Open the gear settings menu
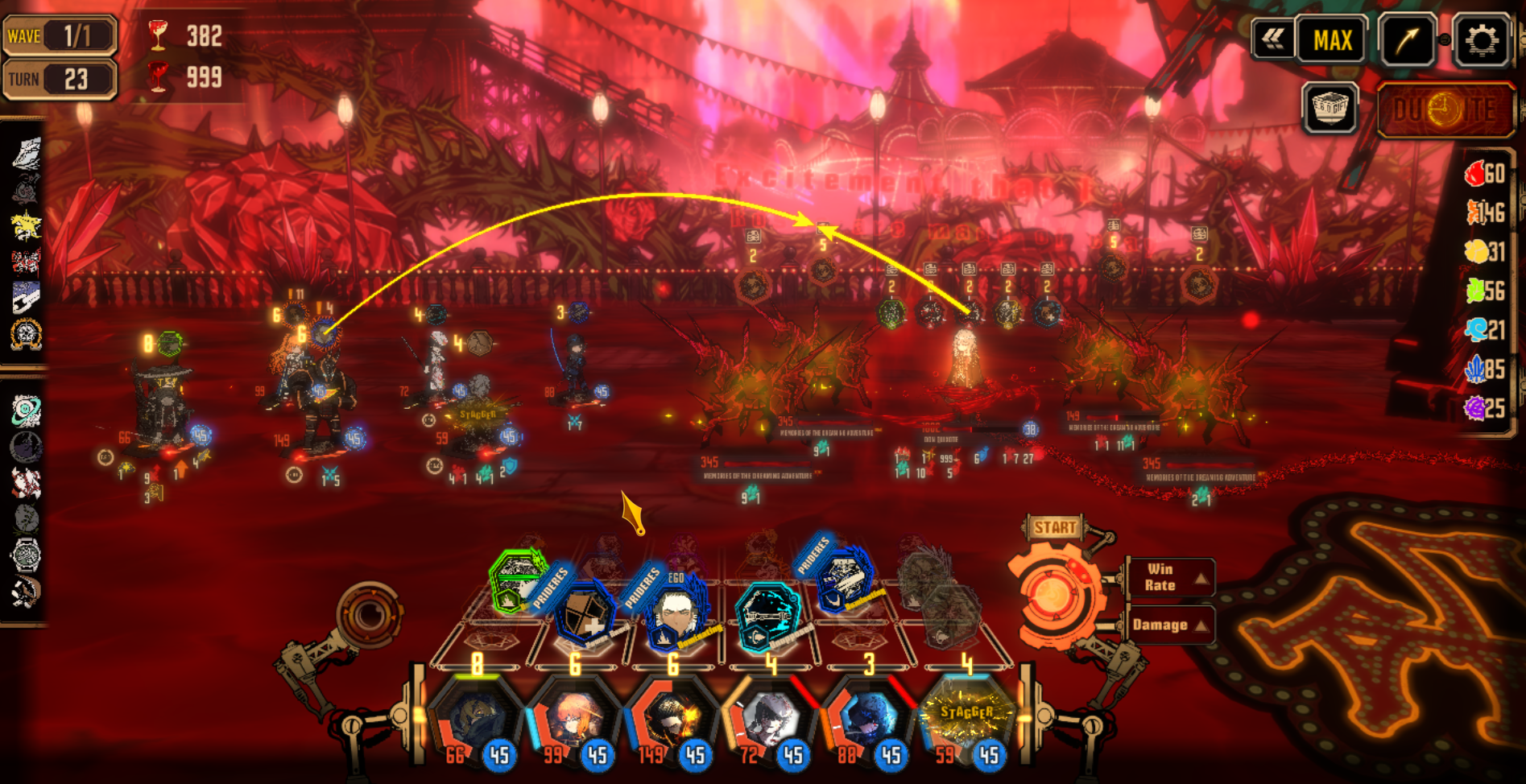Screen dimensions: 1526x784 coord(1482,39)
